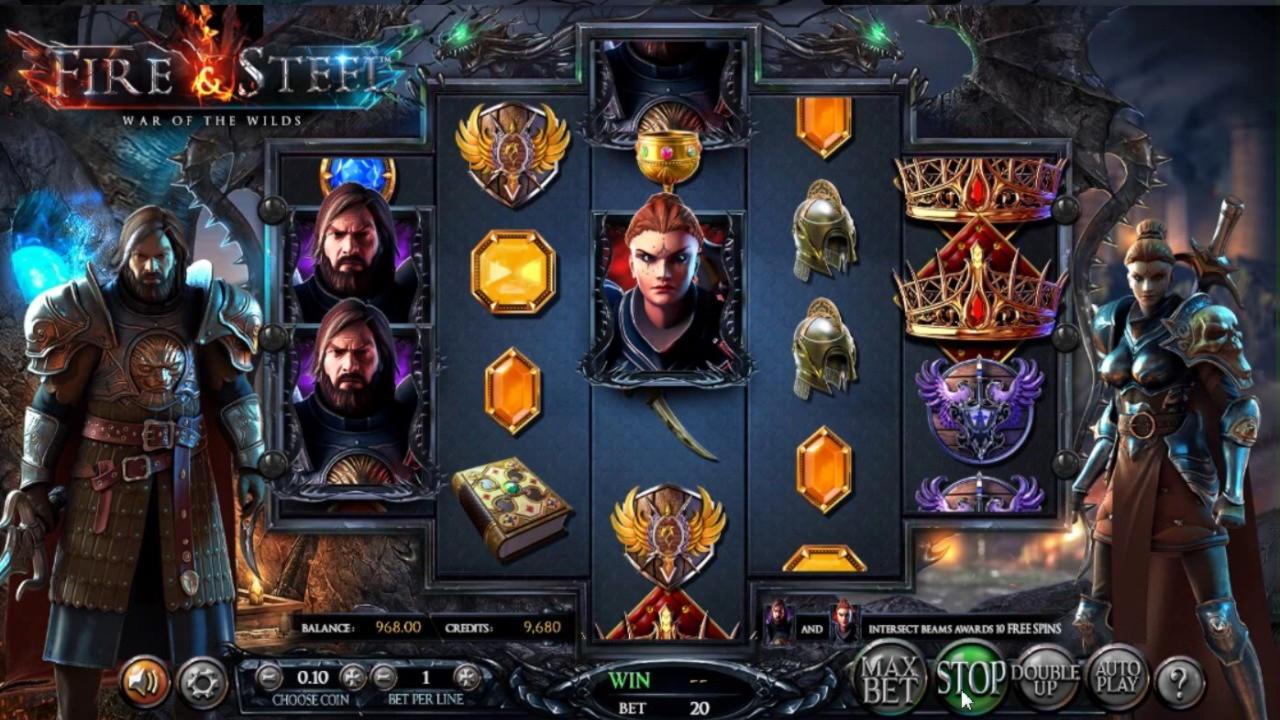Lower the bet per line
This screenshot has height=720, width=1280.
(384, 677)
